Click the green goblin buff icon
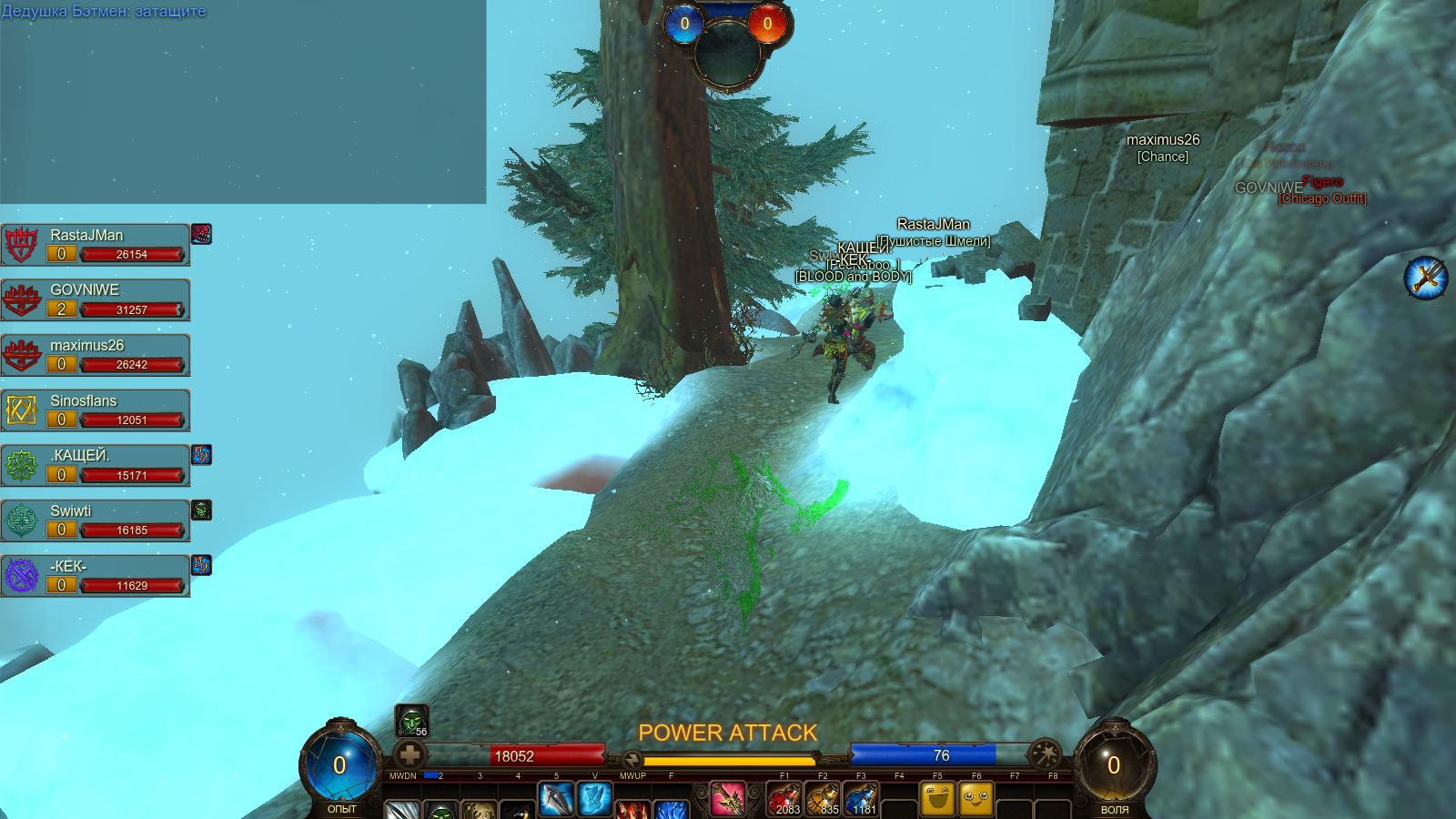Screen dimensions: 1456x819 point(411,721)
